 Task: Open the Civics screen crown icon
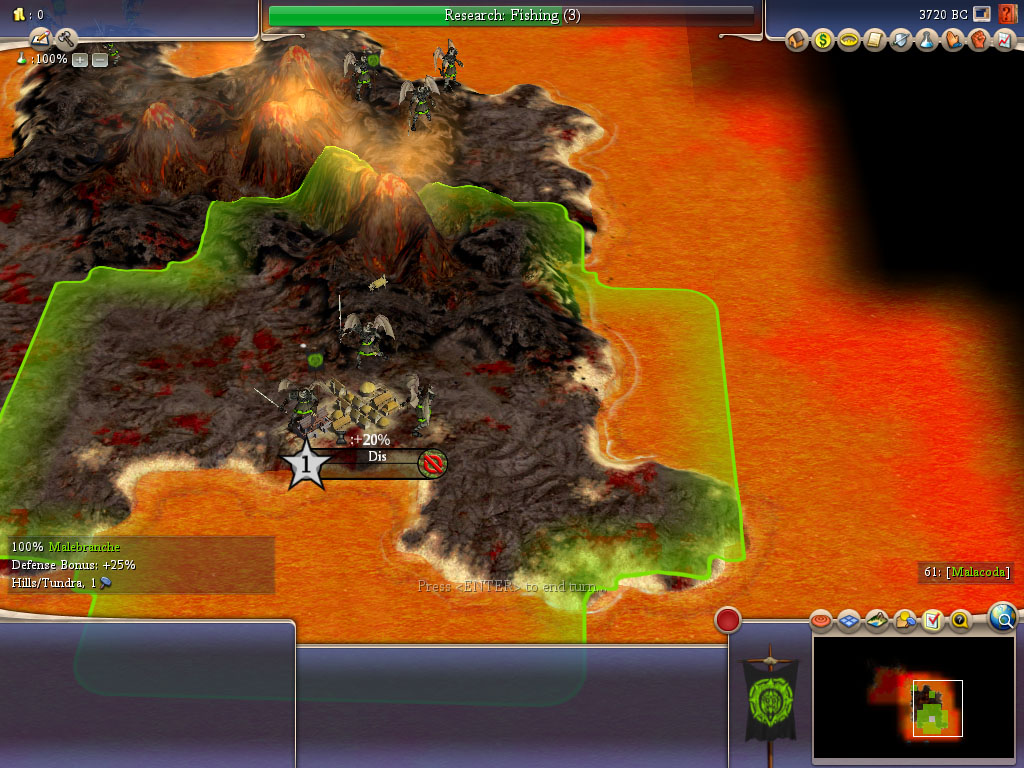[849, 40]
